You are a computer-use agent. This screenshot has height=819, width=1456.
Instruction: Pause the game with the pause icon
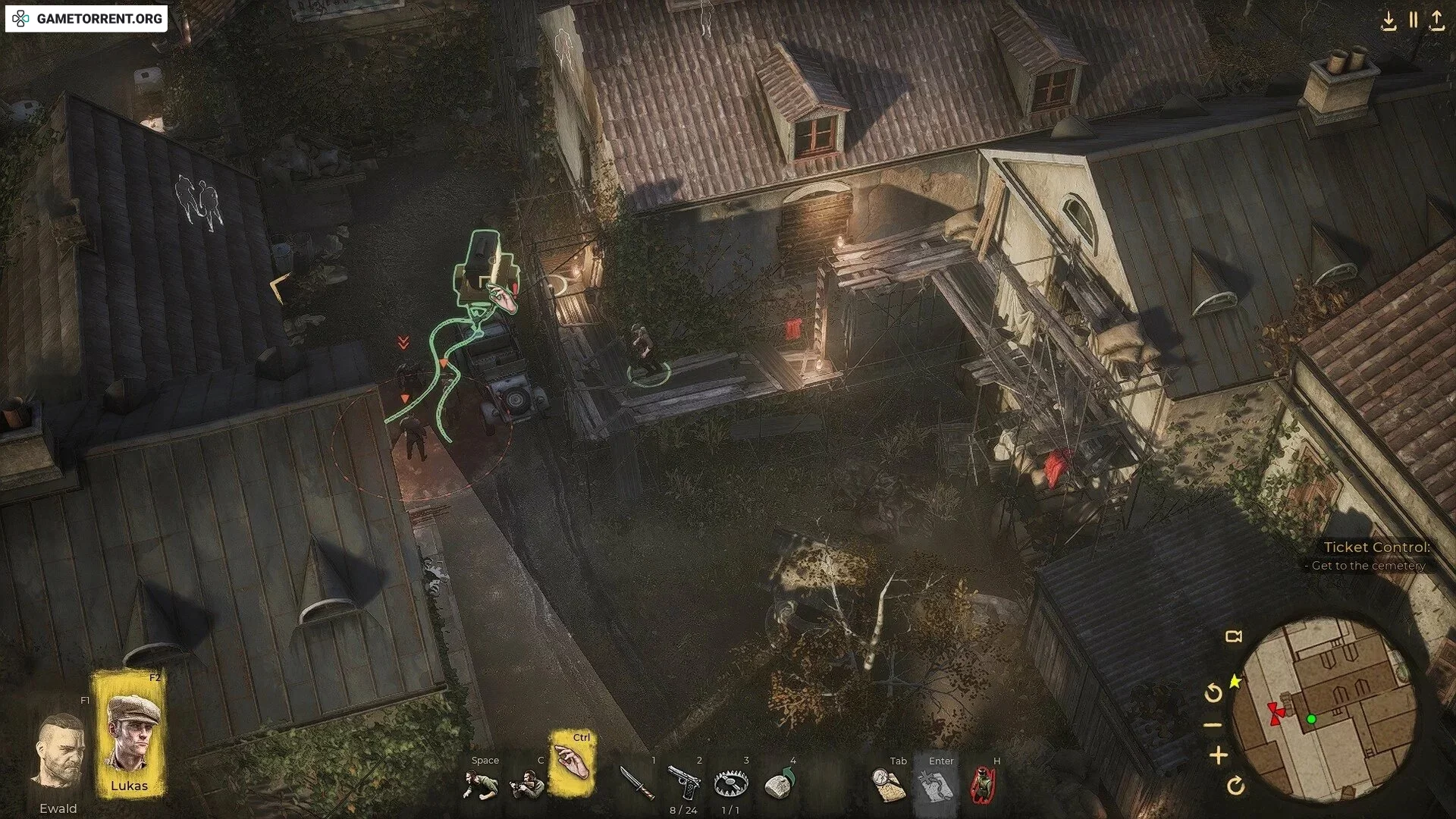(x=1414, y=20)
